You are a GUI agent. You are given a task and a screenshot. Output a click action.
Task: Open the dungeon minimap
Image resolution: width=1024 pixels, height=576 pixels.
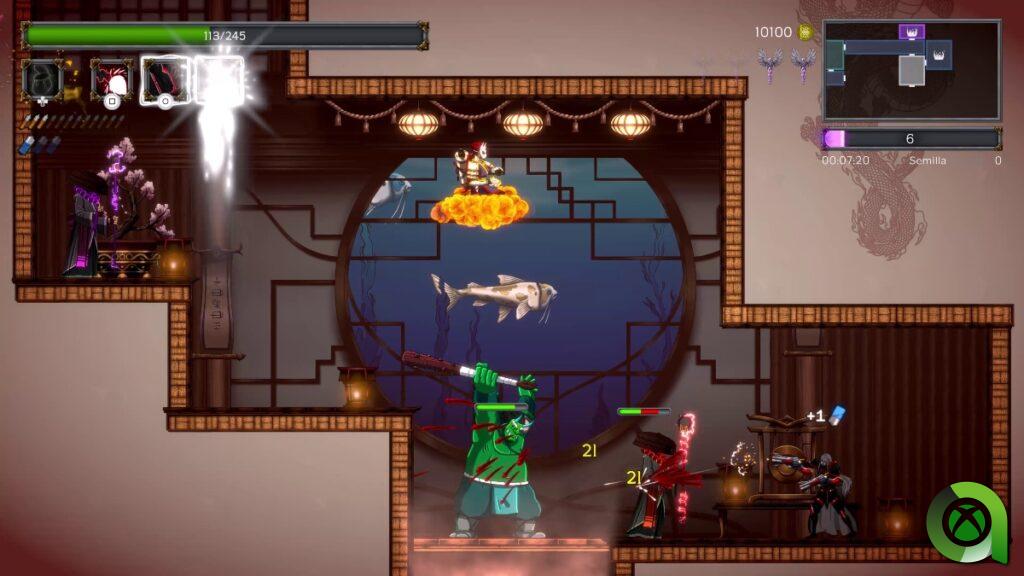tap(911, 70)
